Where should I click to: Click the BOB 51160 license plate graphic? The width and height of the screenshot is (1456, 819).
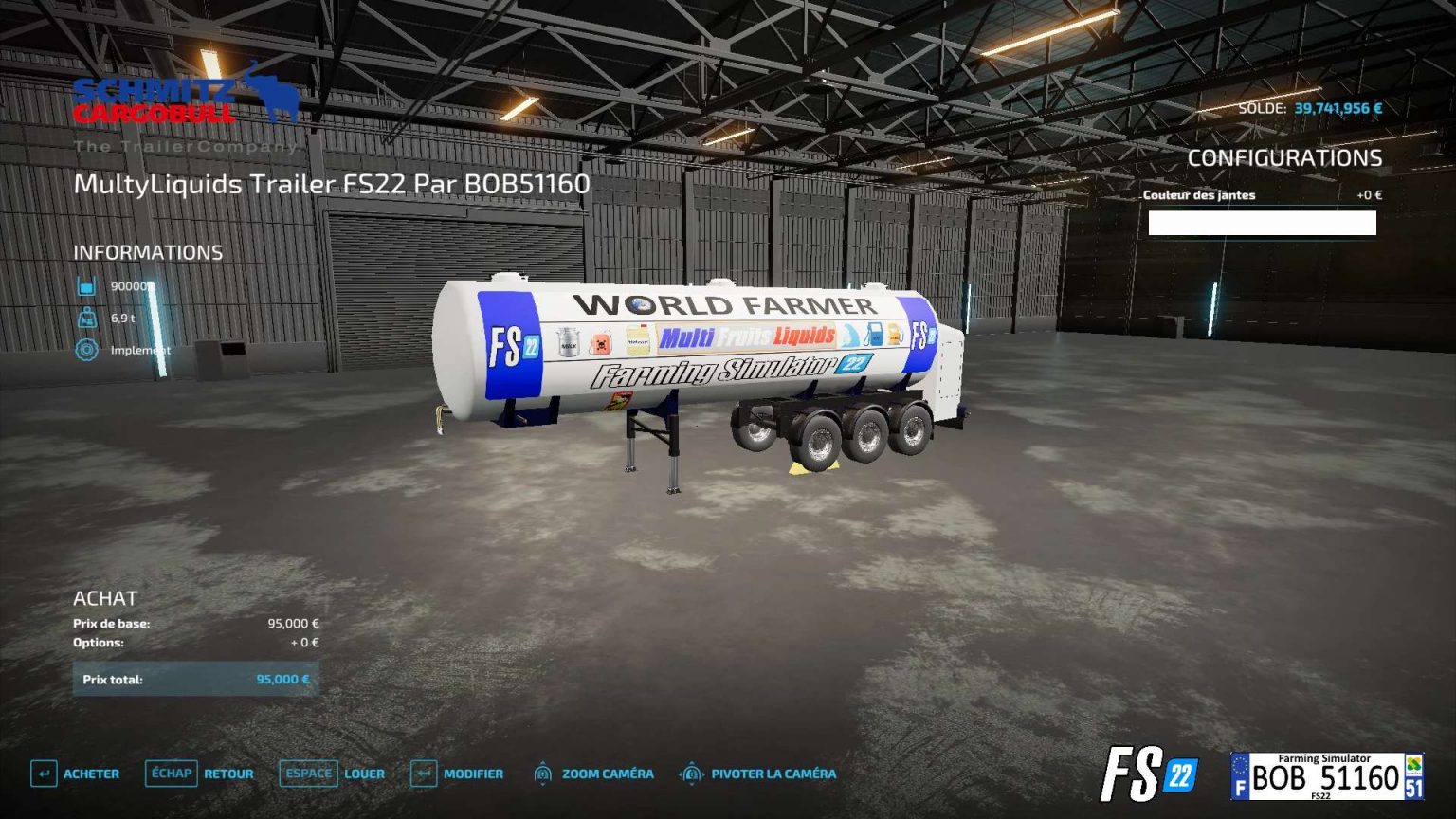click(x=1327, y=775)
